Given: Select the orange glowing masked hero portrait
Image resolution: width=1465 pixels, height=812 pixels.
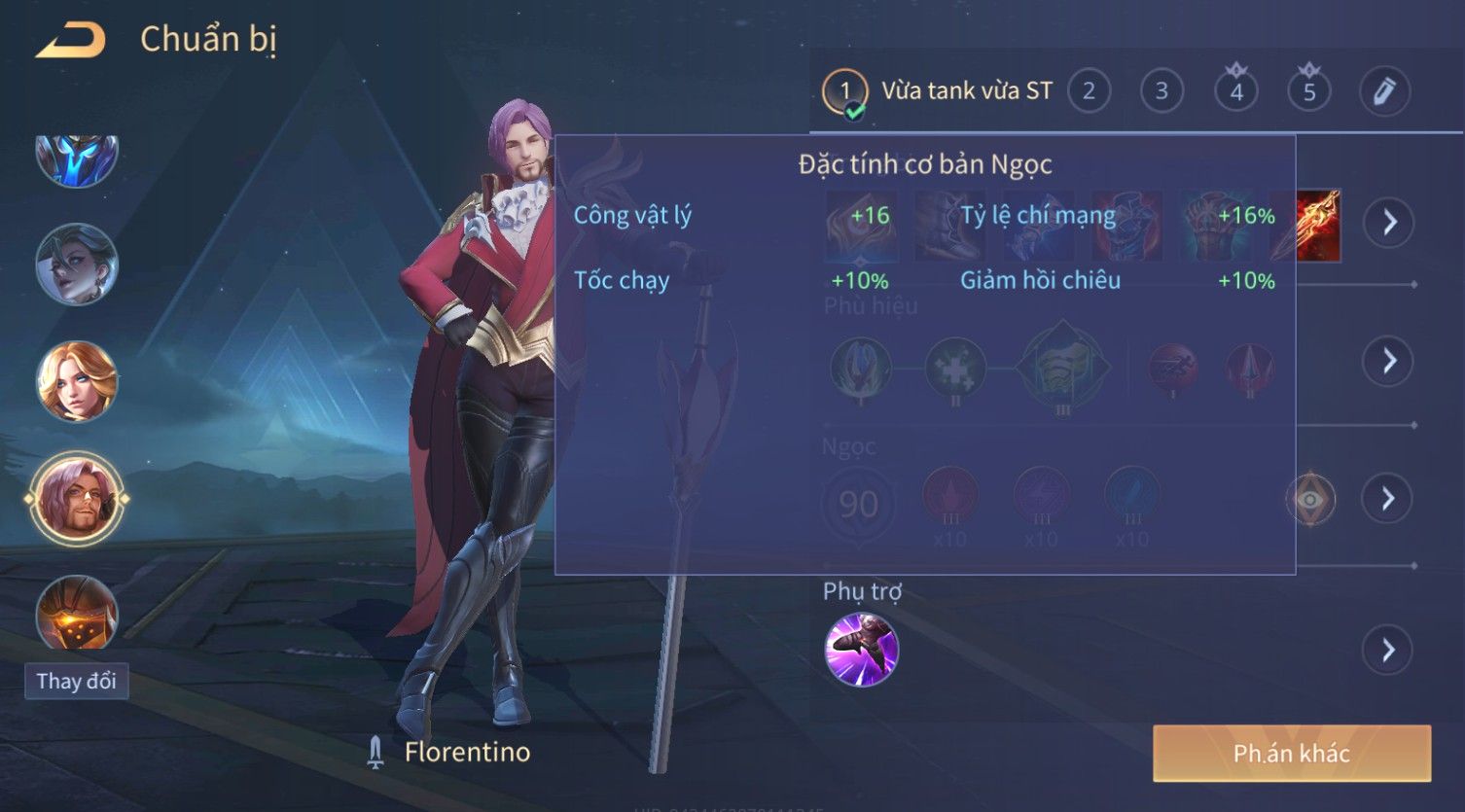Looking at the screenshot, I should pyautogui.click(x=77, y=613).
